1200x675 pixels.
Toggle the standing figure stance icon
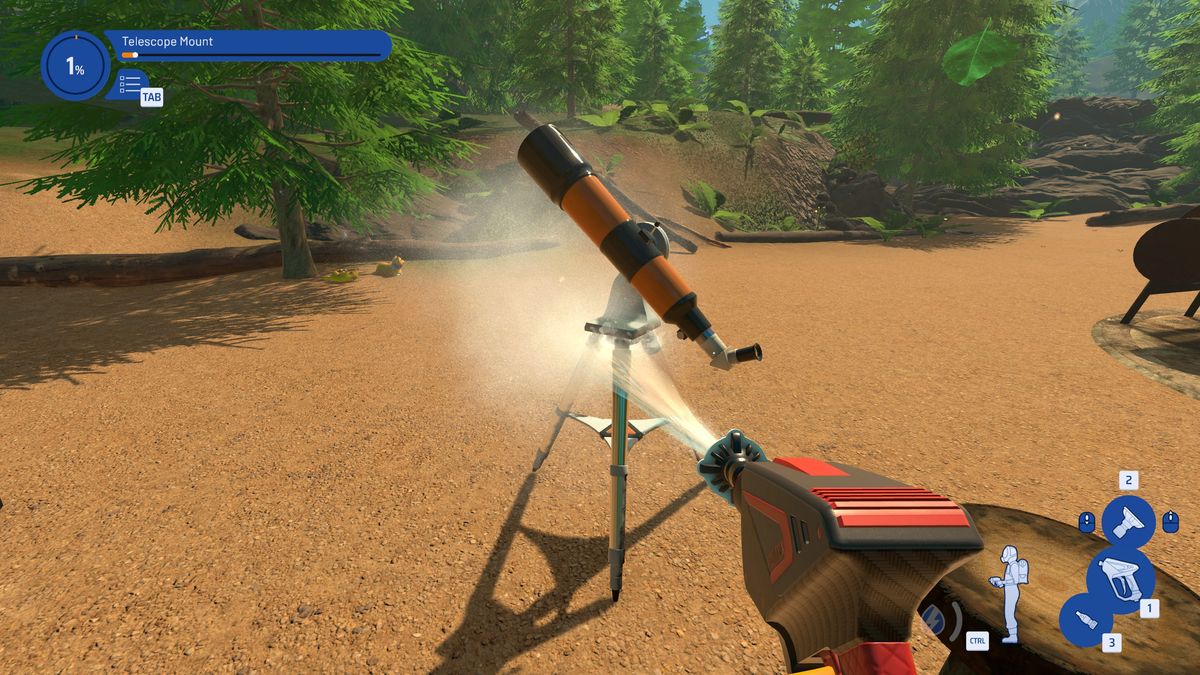[x=1008, y=592]
